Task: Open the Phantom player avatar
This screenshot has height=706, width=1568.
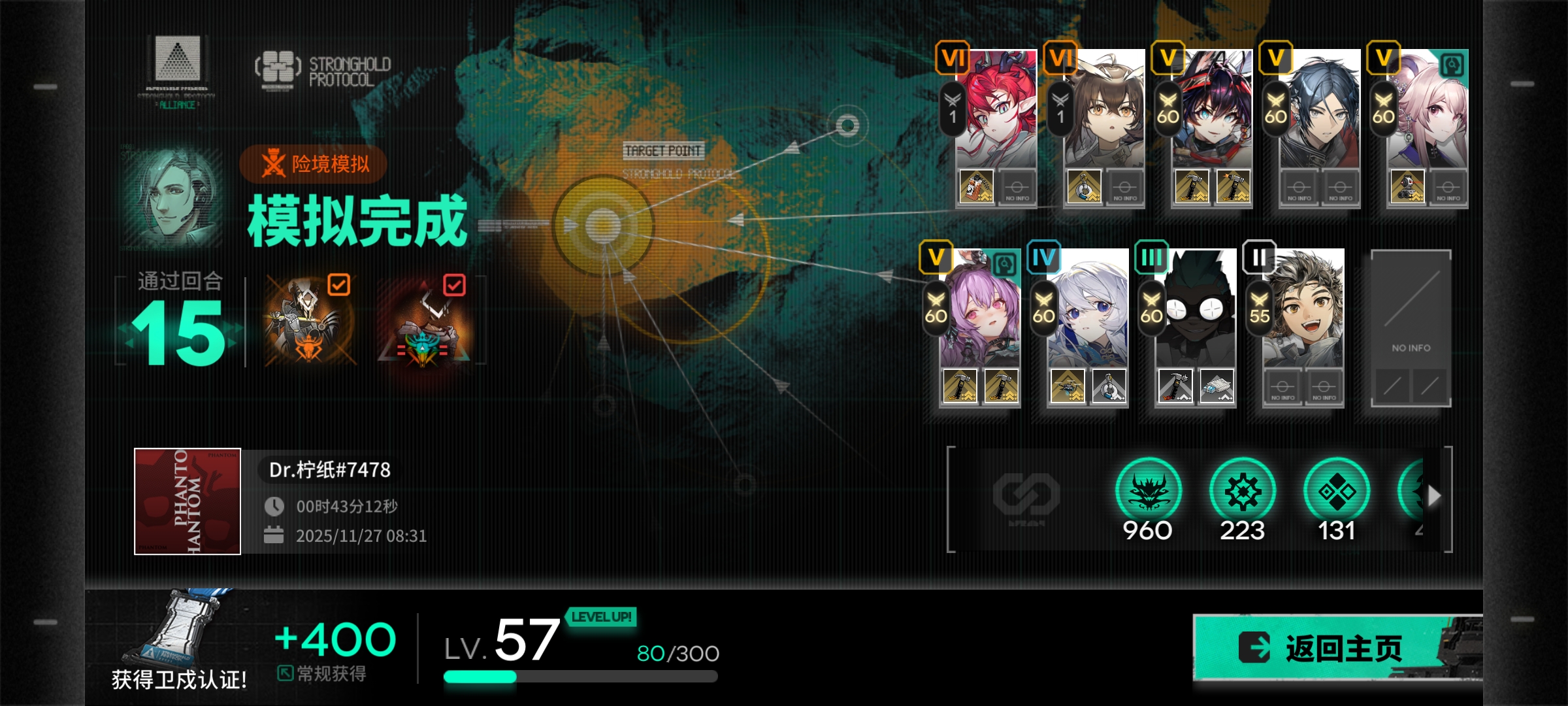Action: [188, 501]
